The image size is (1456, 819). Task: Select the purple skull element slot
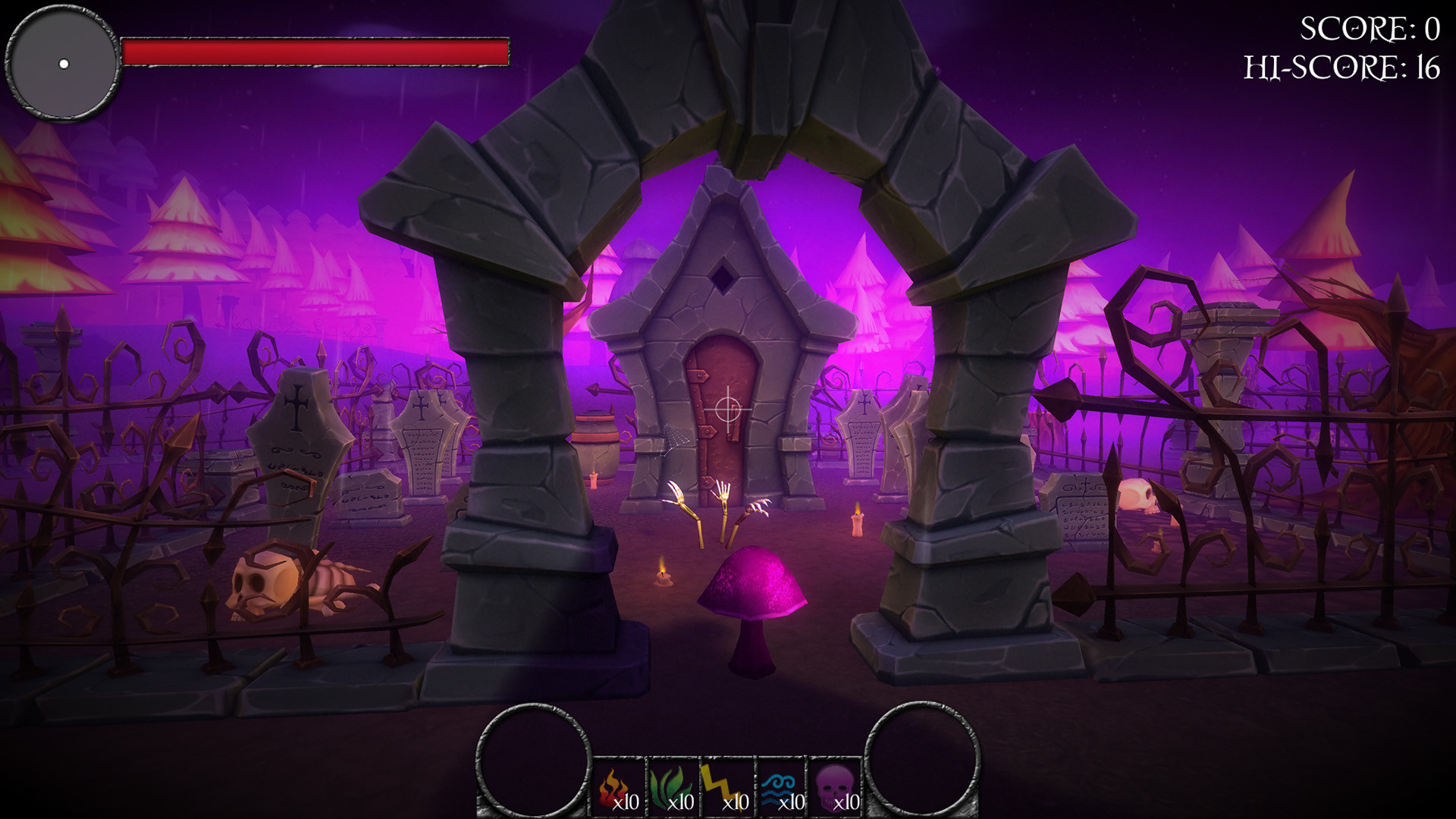(x=836, y=789)
